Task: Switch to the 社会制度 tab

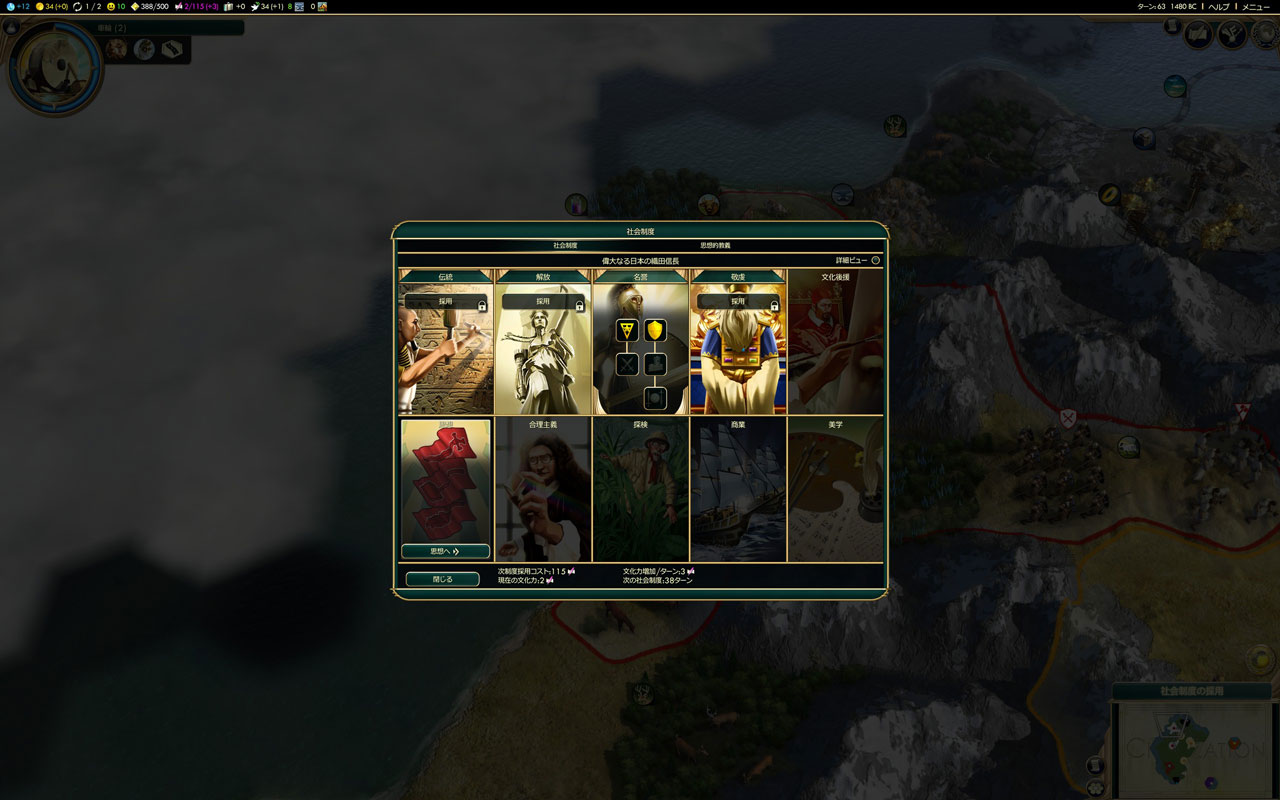Action: coord(565,245)
